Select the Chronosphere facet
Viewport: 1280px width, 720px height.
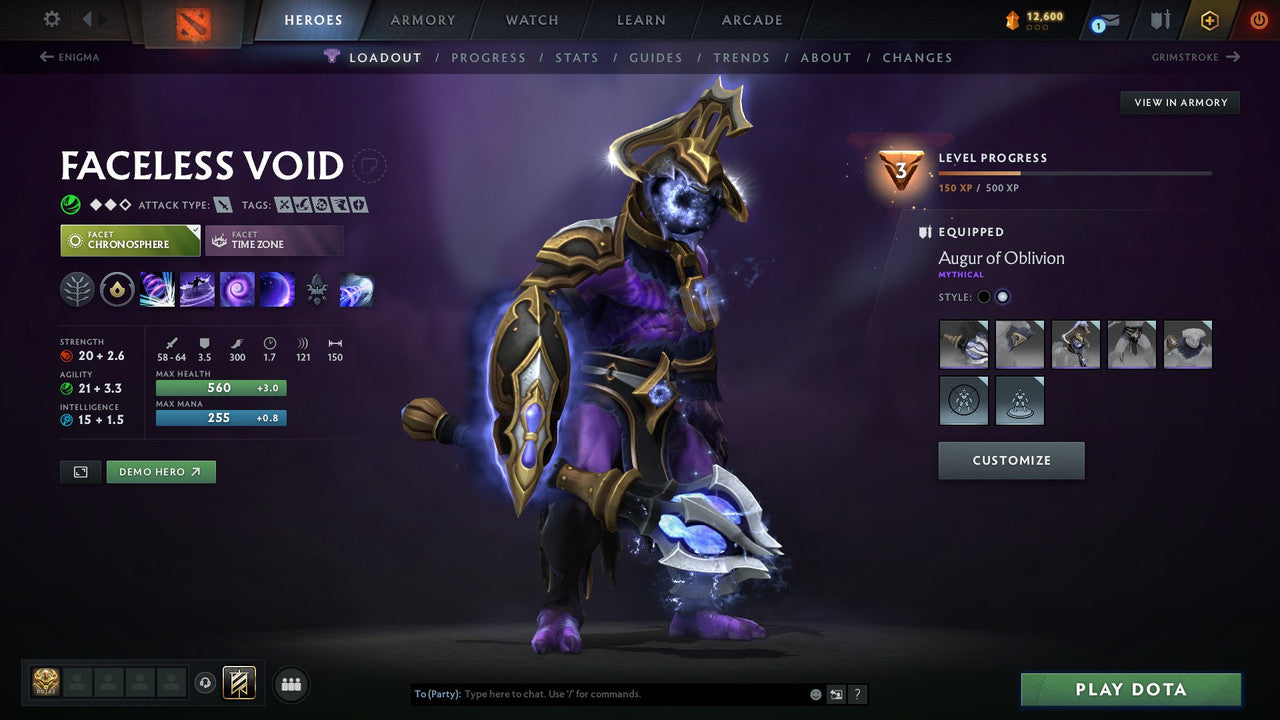coord(130,240)
